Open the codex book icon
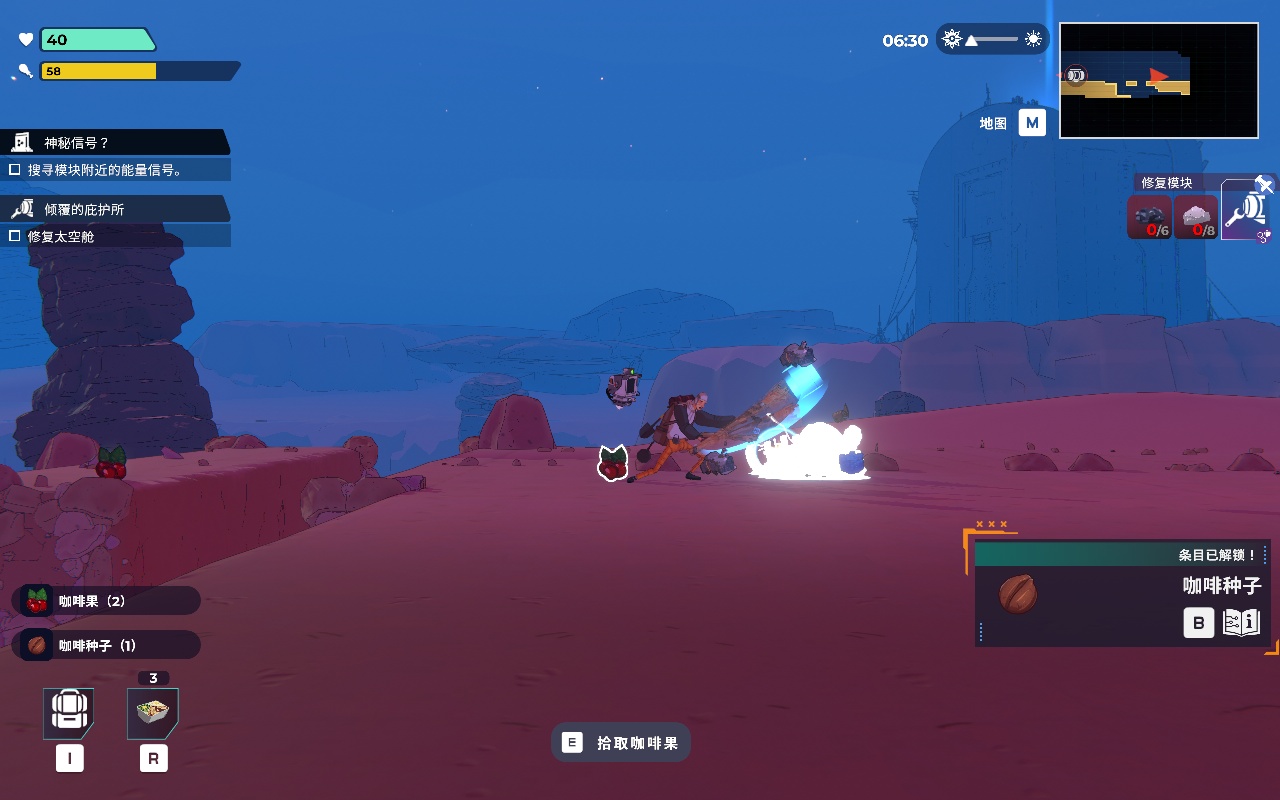Image resolution: width=1280 pixels, height=800 pixels. [x=1241, y=623]
